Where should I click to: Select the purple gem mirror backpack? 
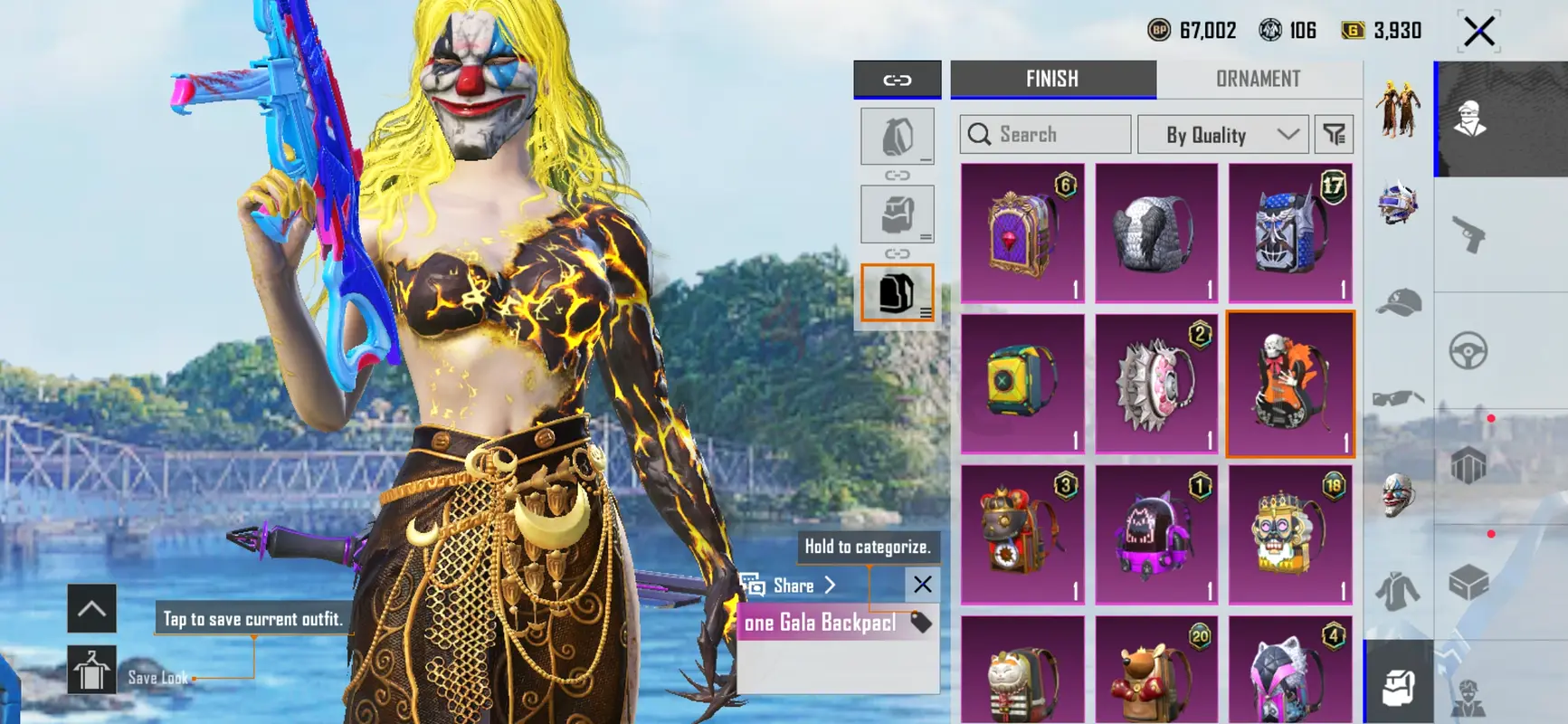(x=1022, y=233)
